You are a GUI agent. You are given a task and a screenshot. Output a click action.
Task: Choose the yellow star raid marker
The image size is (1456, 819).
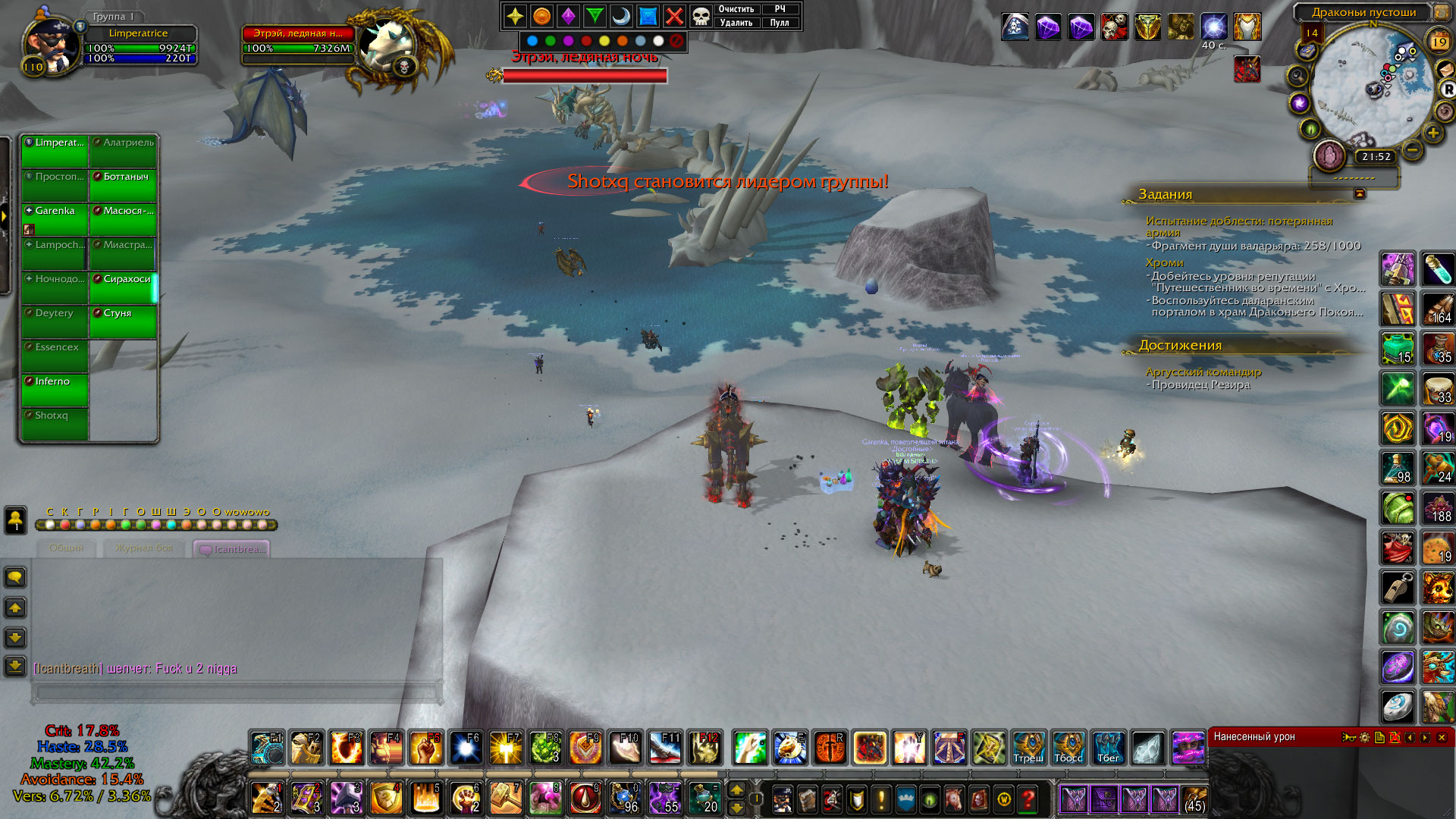click(x=515, y=16)
